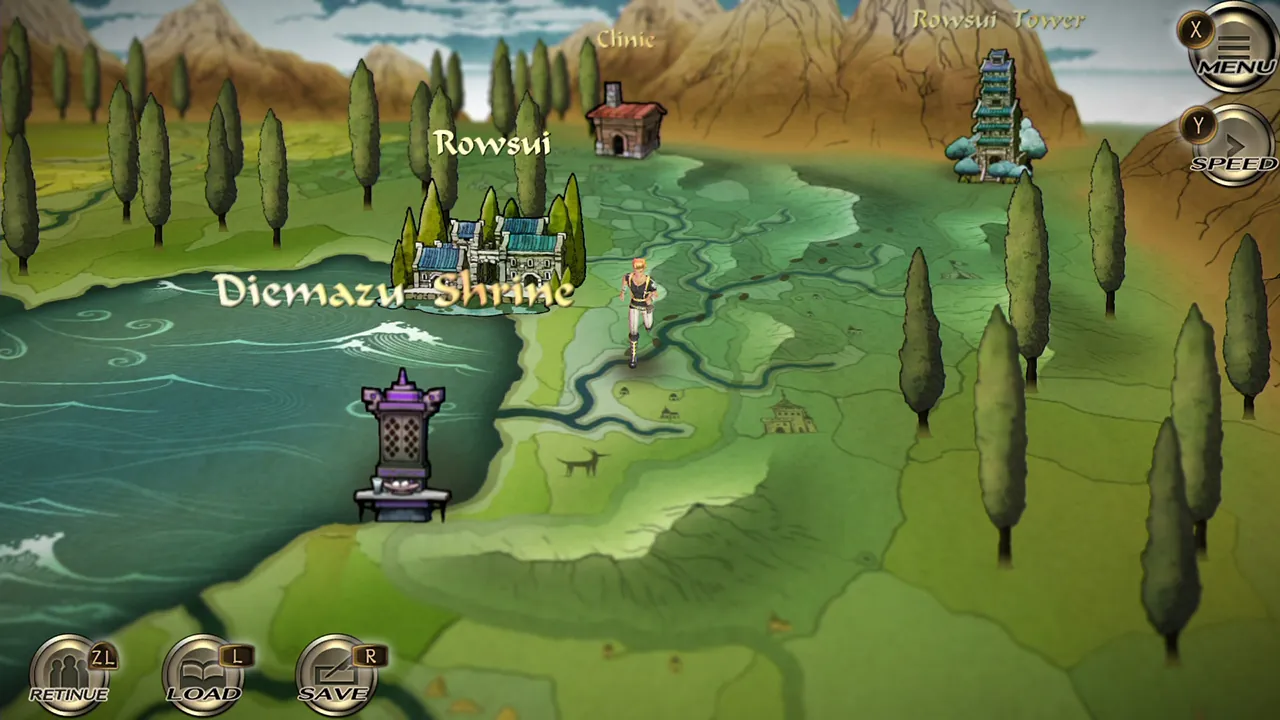Open the SAVE screen using the quill icon
Image resolution: width=1280 pixels, height=720 pixels.
(335, 670)
